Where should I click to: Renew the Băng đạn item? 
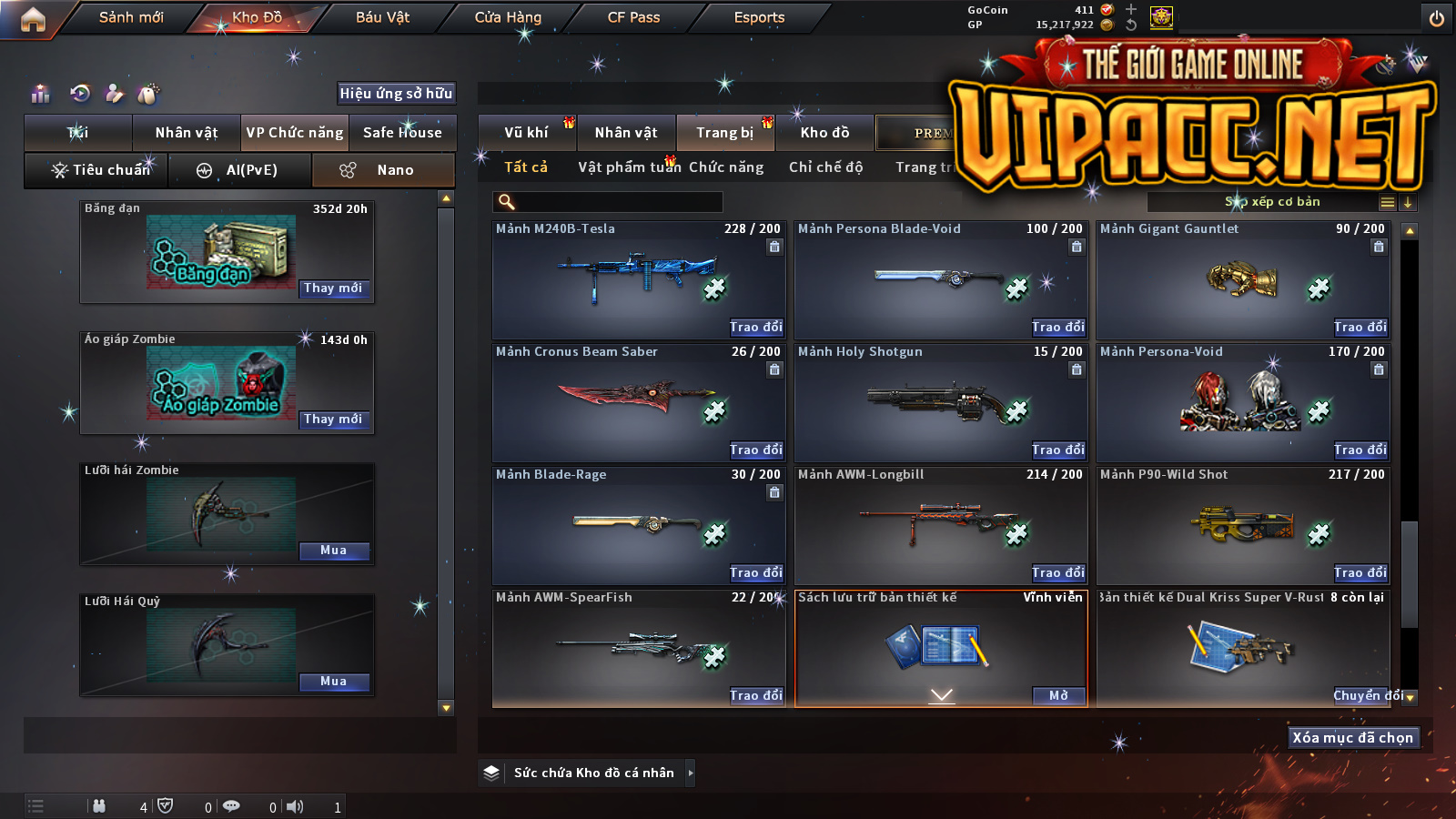pos(333,288)
